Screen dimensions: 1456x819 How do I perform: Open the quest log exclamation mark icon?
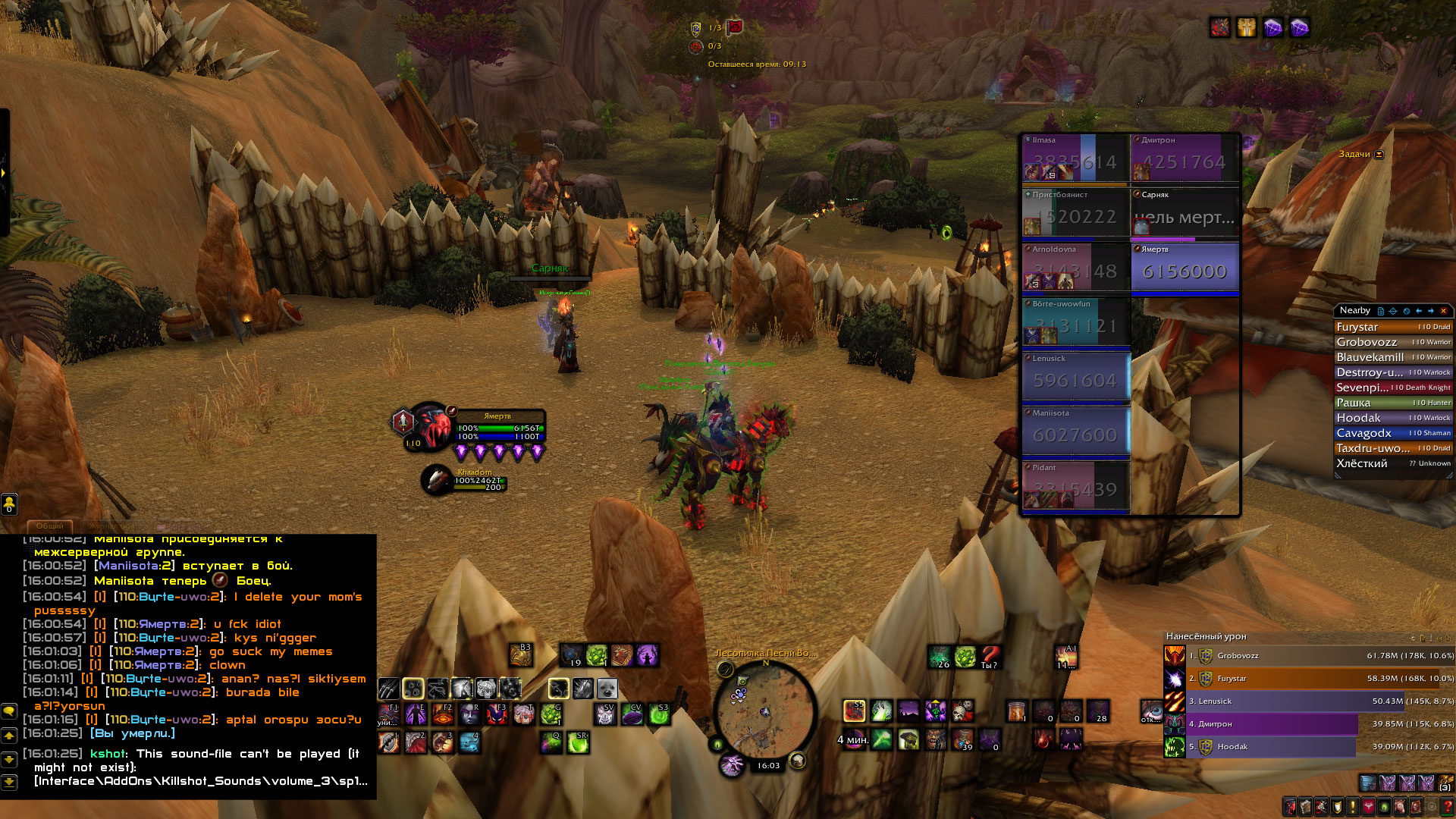(x=1352, y=807)
